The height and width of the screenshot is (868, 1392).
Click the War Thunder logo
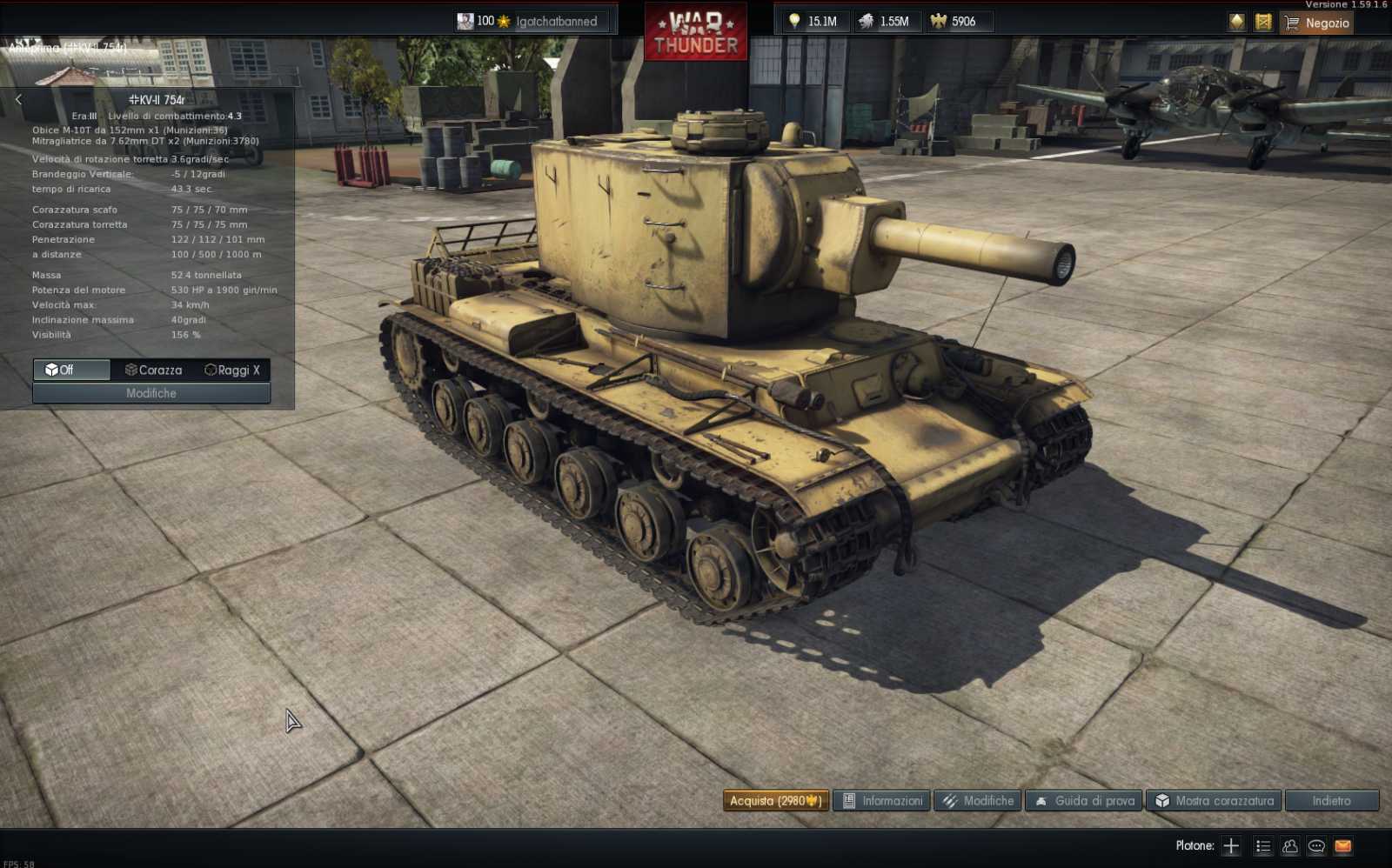click(x=695, y=31)
